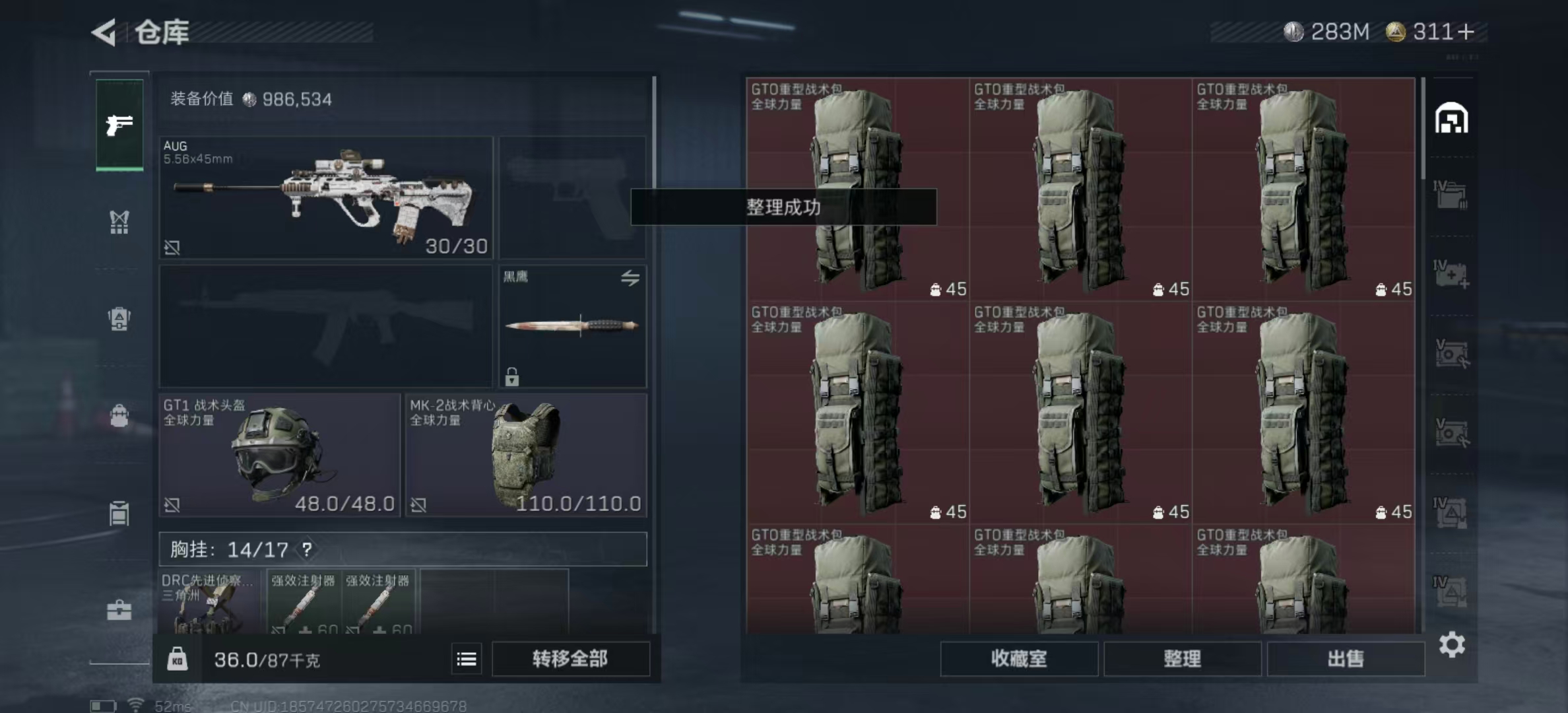Click the 转移全部 transfer-all button
The image size is (1568, 713).
570,659
